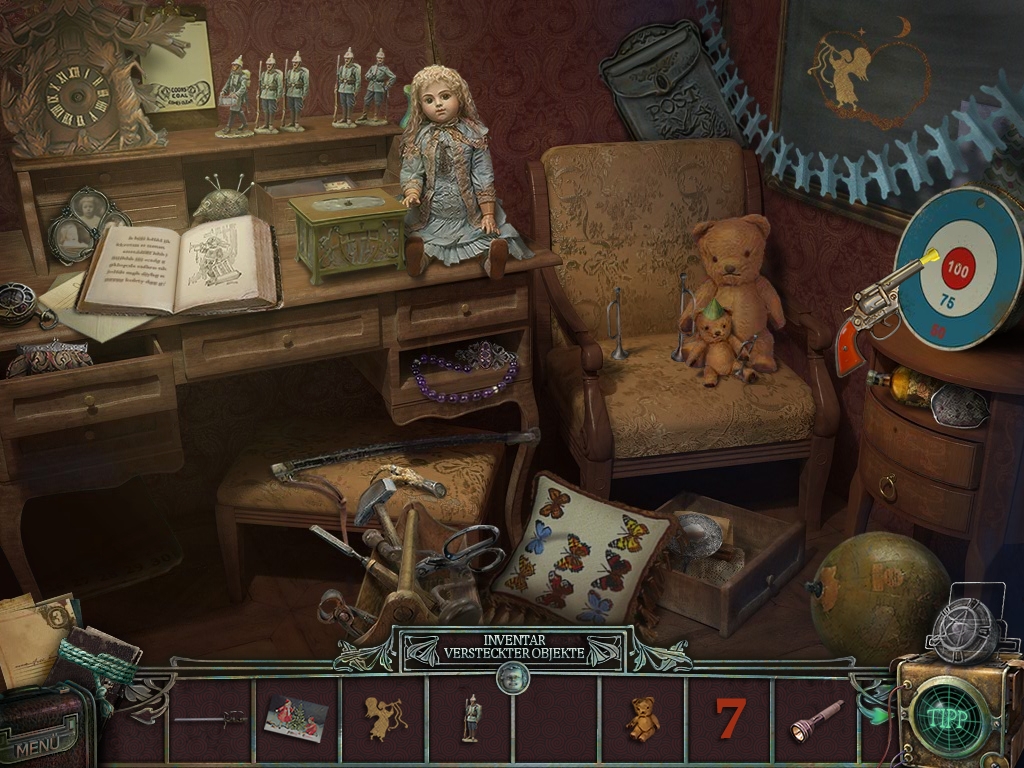
Task: Use the TIPP hint button
Action: (947, 717)
